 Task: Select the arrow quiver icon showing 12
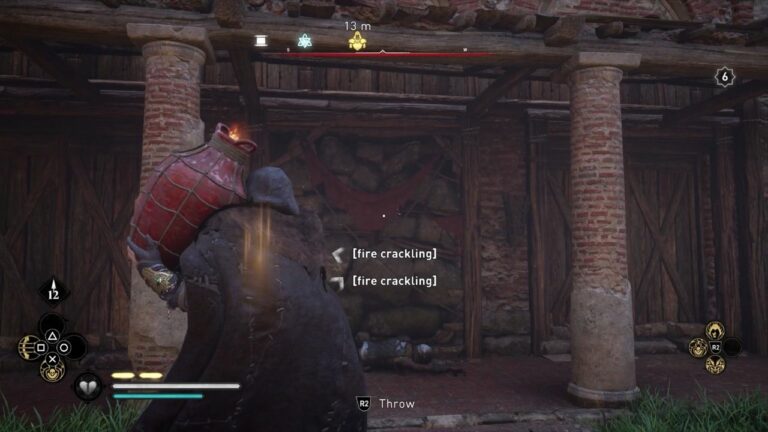coord(52,292)
